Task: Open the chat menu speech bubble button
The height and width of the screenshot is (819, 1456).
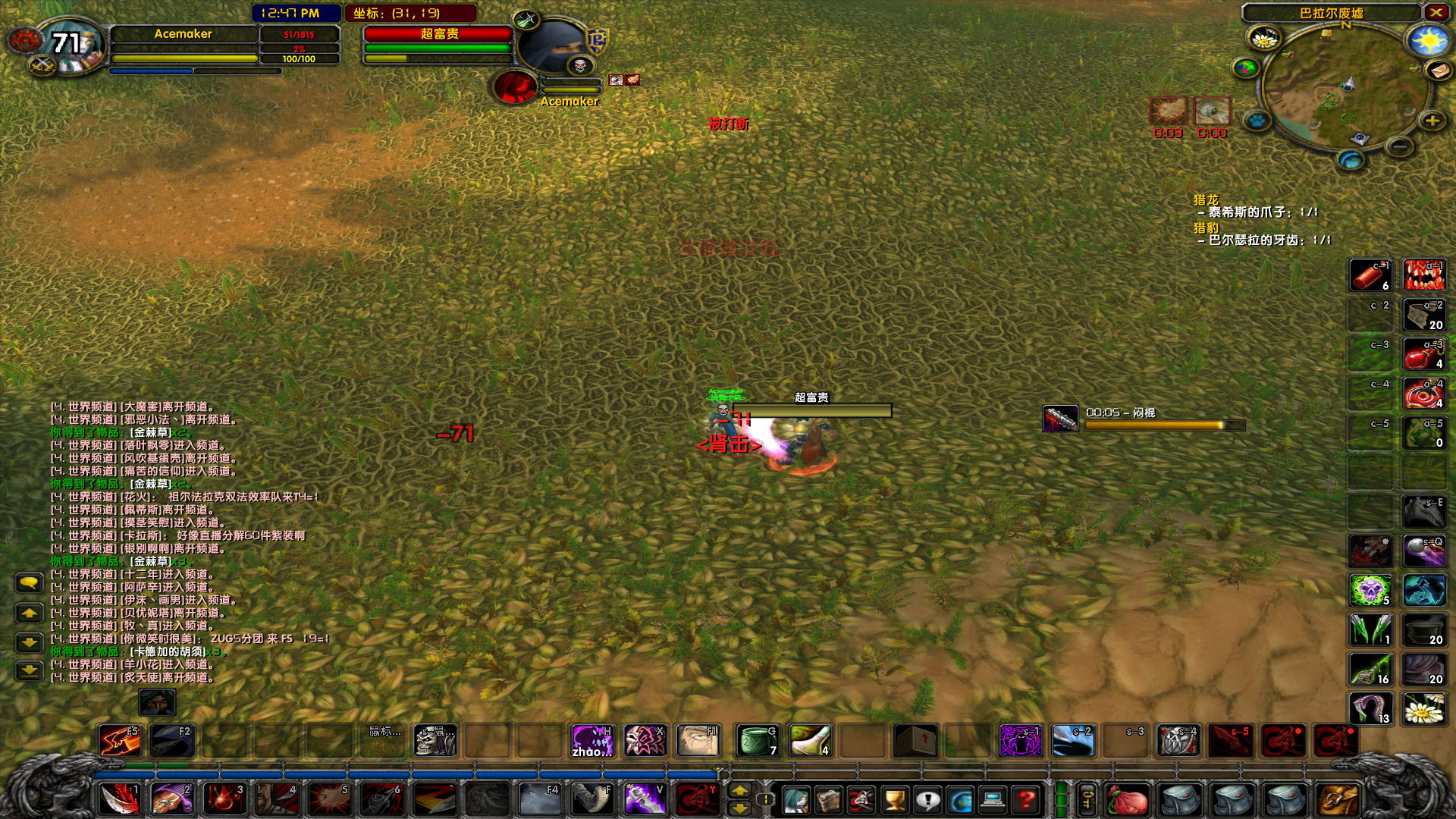Action: coord(29,582)
